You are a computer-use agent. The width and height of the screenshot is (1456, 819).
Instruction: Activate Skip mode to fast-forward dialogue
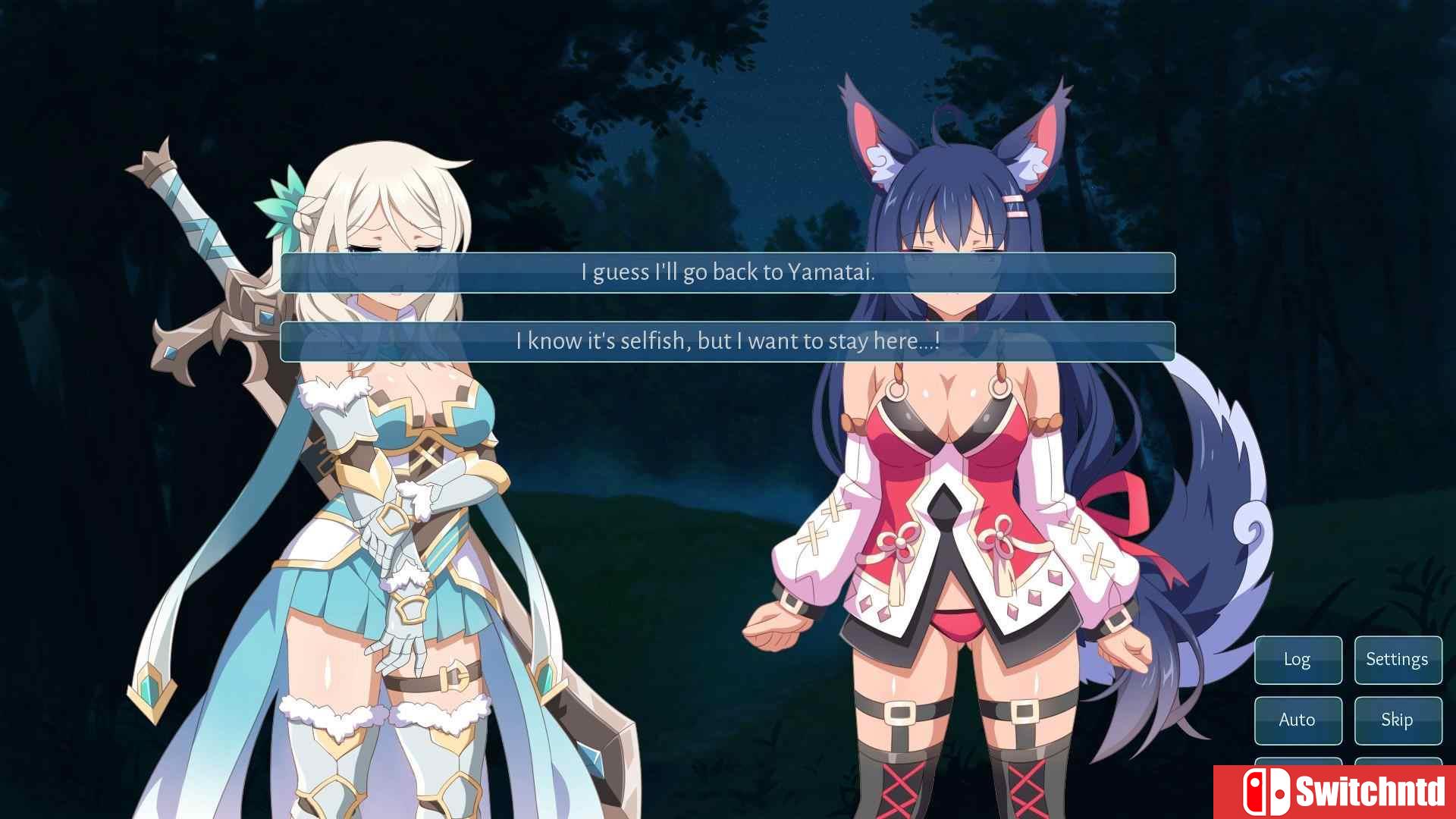[1398, 720]
